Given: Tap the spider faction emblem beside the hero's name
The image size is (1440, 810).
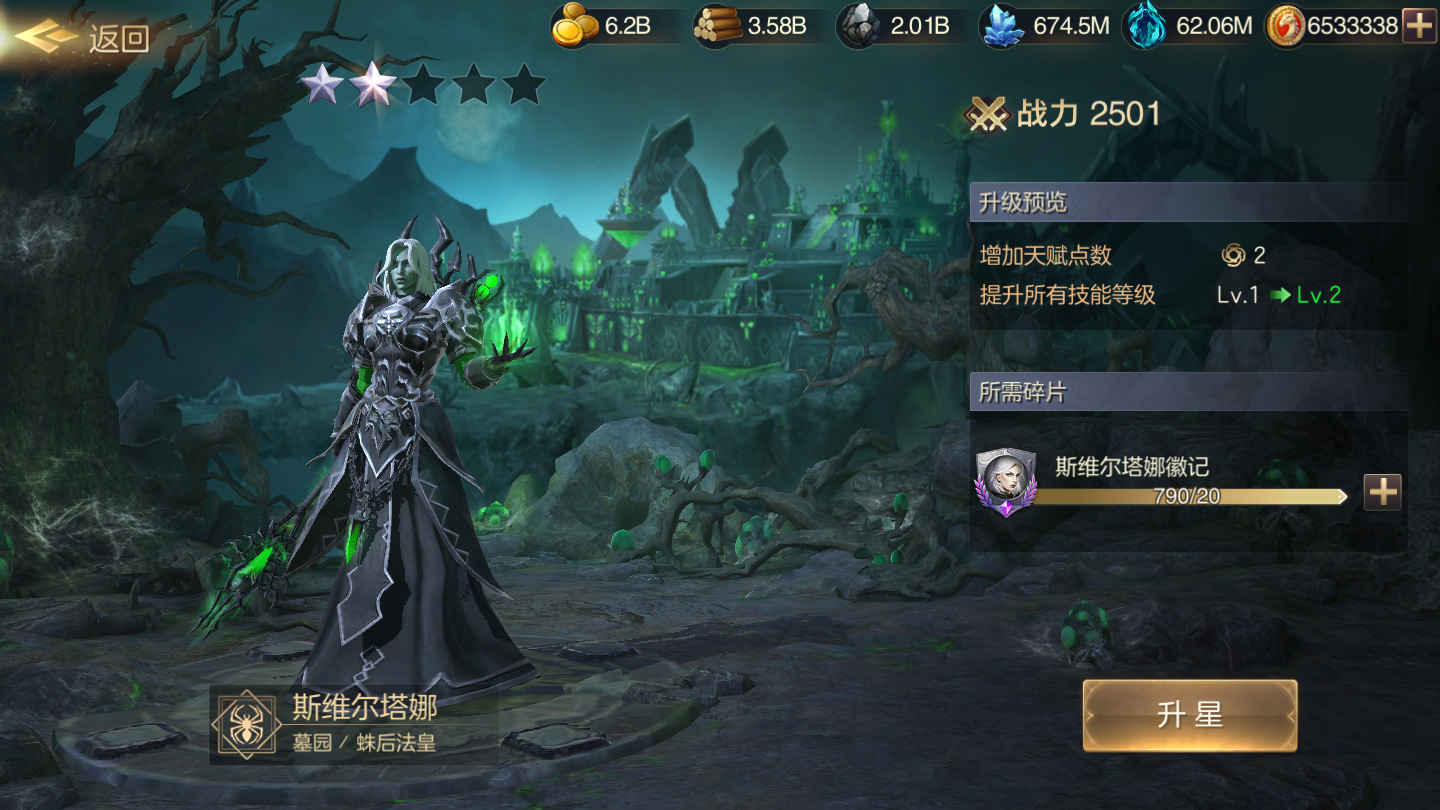Looking at the screenshot, I should pyautogui.click(x=244, y=724).
